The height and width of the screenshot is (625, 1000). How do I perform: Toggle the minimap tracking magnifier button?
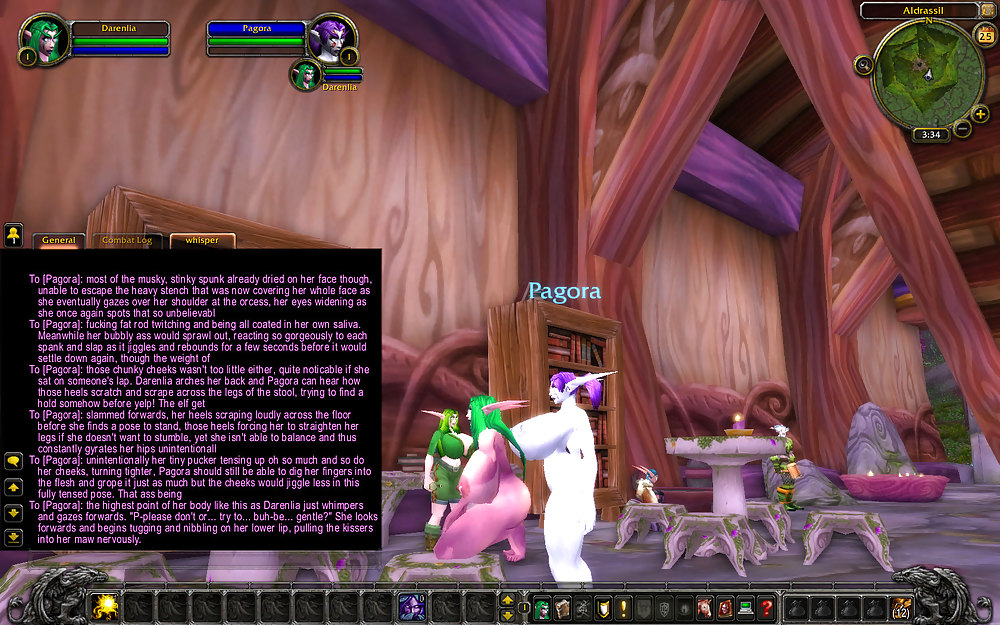click(x=864, y=65)
